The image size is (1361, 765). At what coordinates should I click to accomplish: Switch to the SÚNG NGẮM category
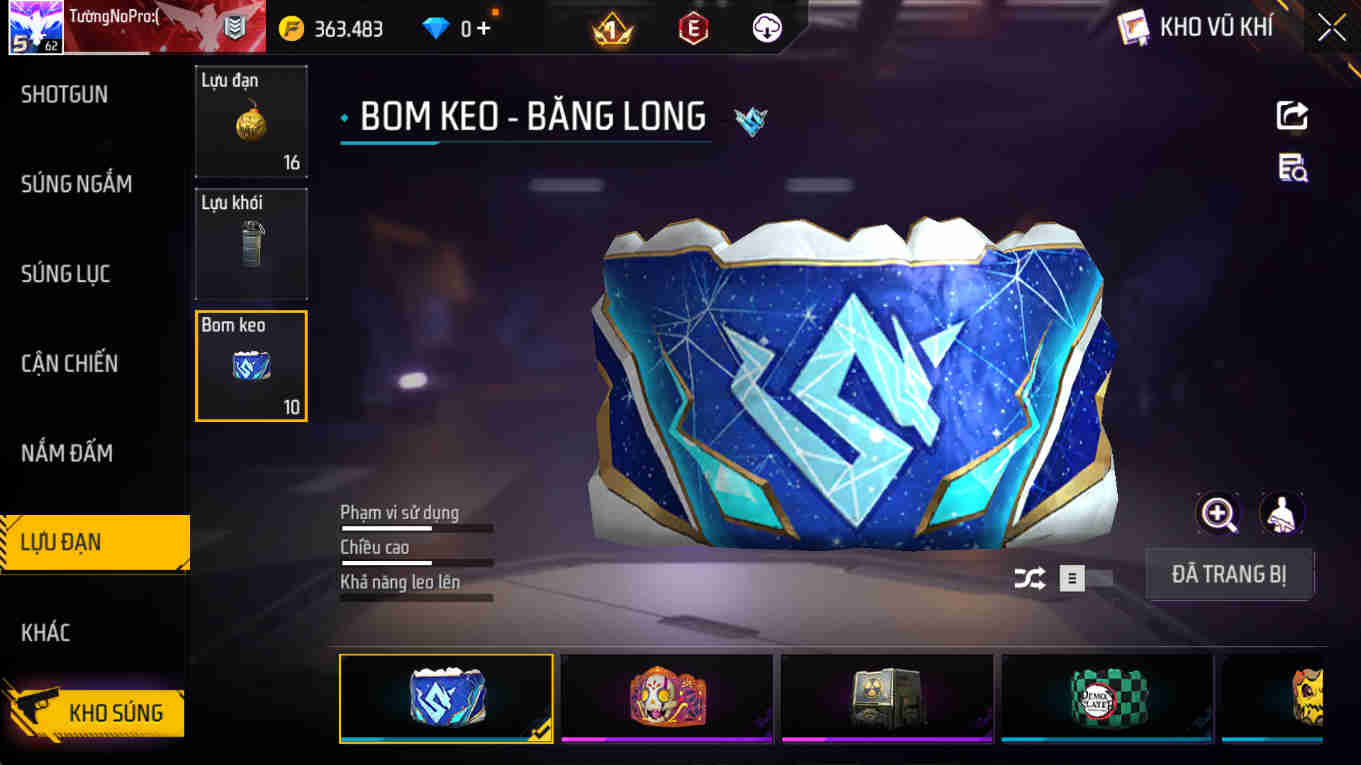pyautogui.click(x=77, y=183)
